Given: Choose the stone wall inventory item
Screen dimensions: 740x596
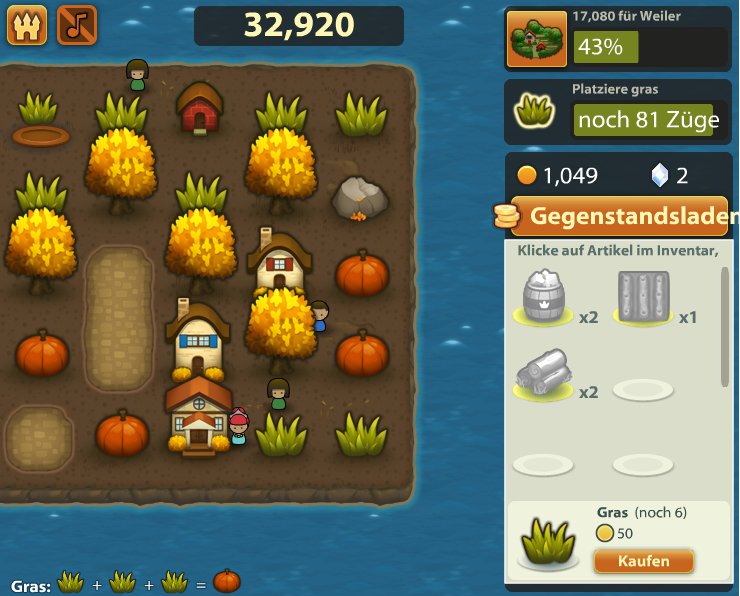Looking at the screenshot, I should tap(643, 298).
